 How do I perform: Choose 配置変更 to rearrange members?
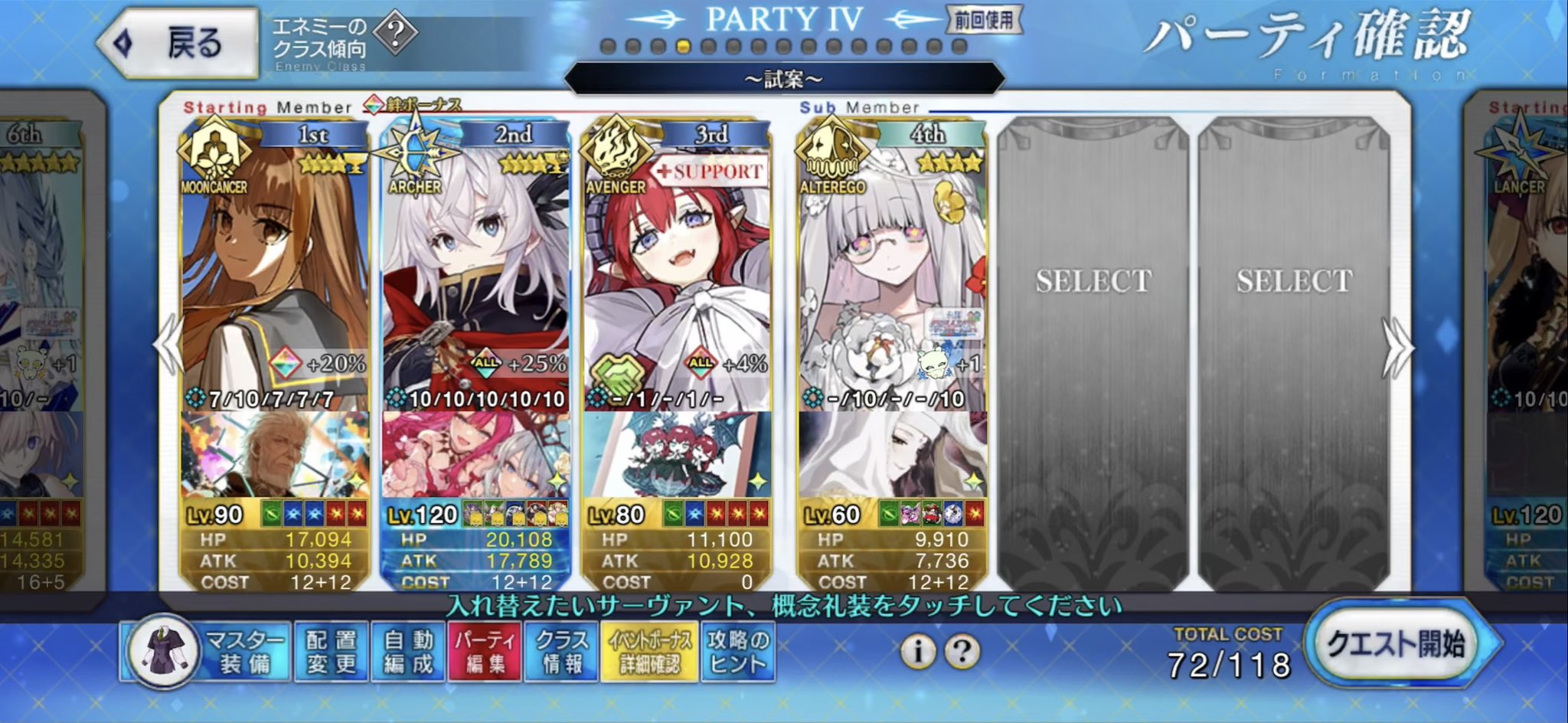coord(332,652)
